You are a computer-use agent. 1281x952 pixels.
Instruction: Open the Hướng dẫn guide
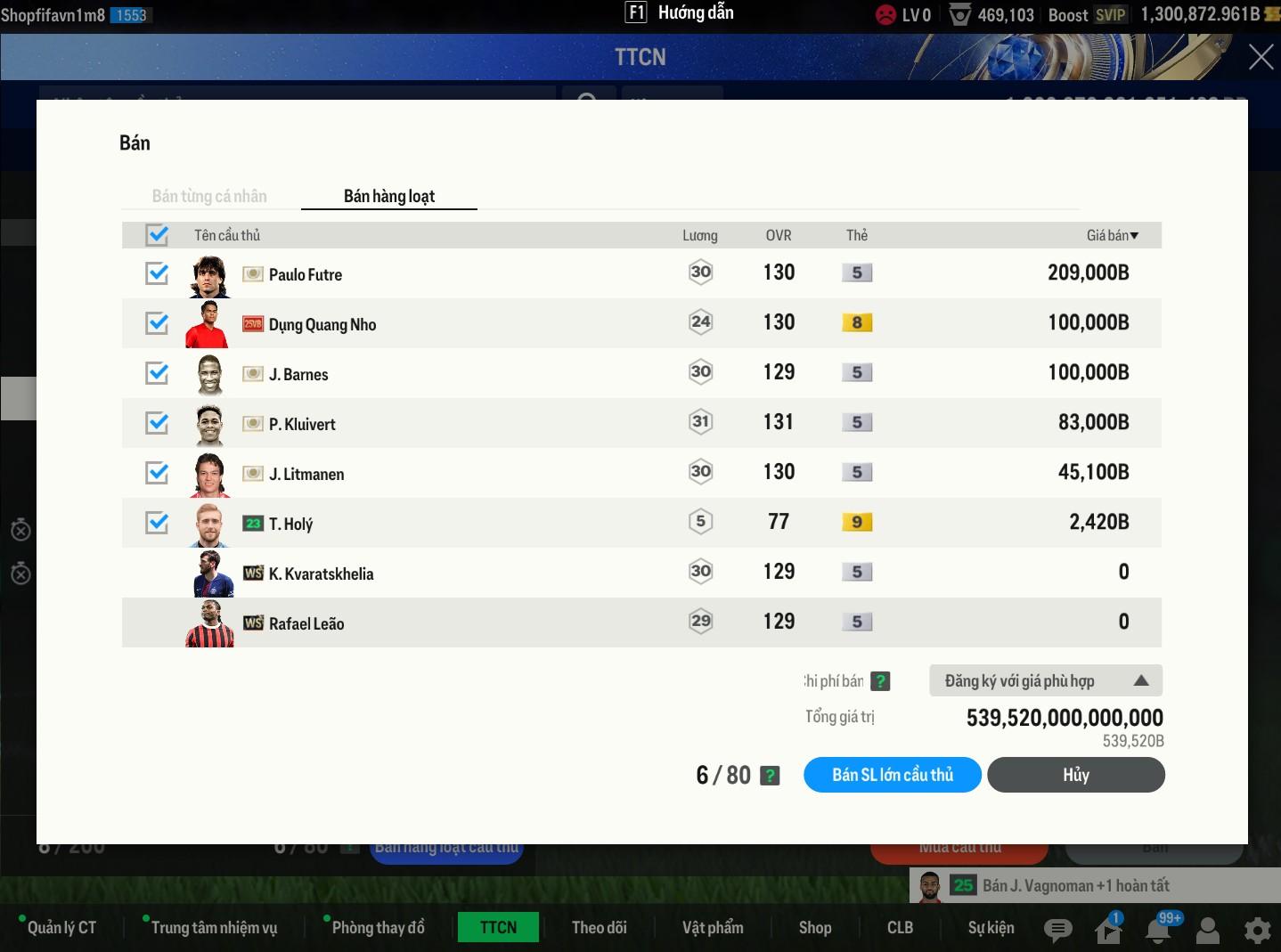tap(681, 13)
